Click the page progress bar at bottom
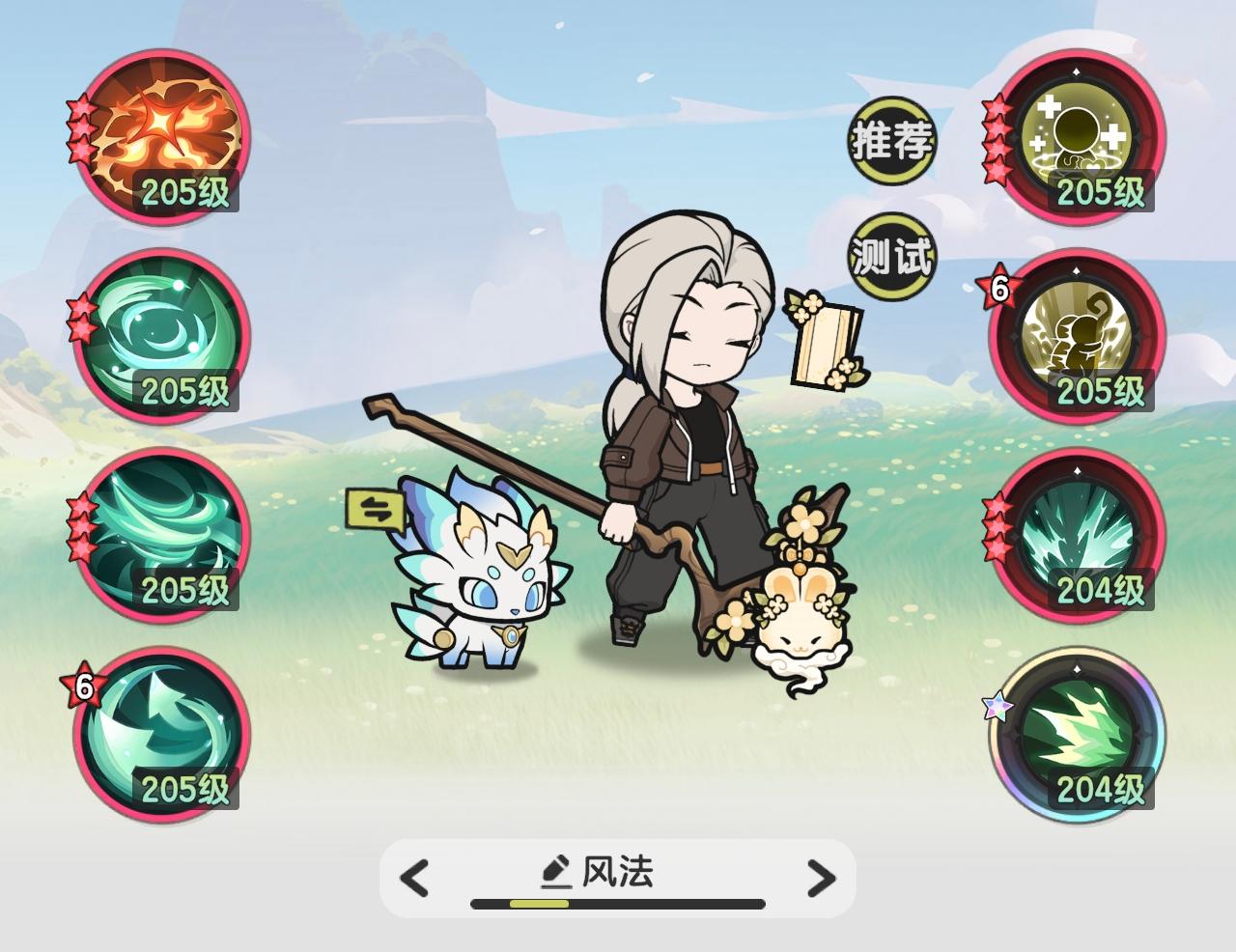 (x=618, y=906)
